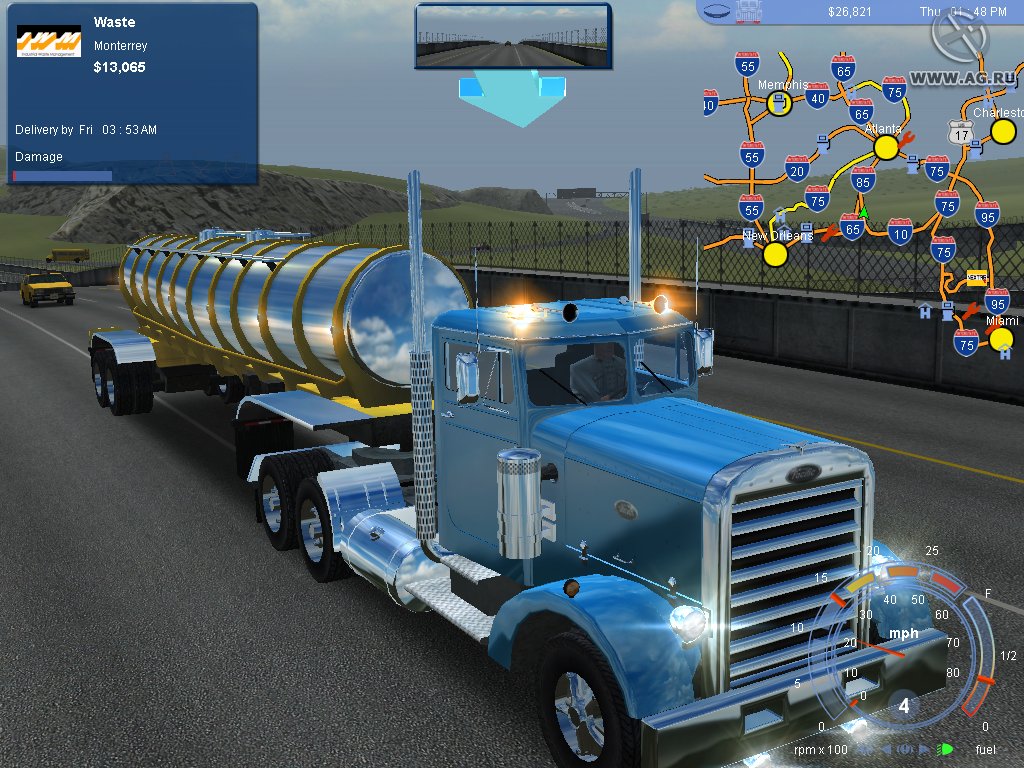Image resolution: width=1024 pixels, height=768 pixels.
Task: Select the Atlanta city marker on map
Action: coord(886,148)
